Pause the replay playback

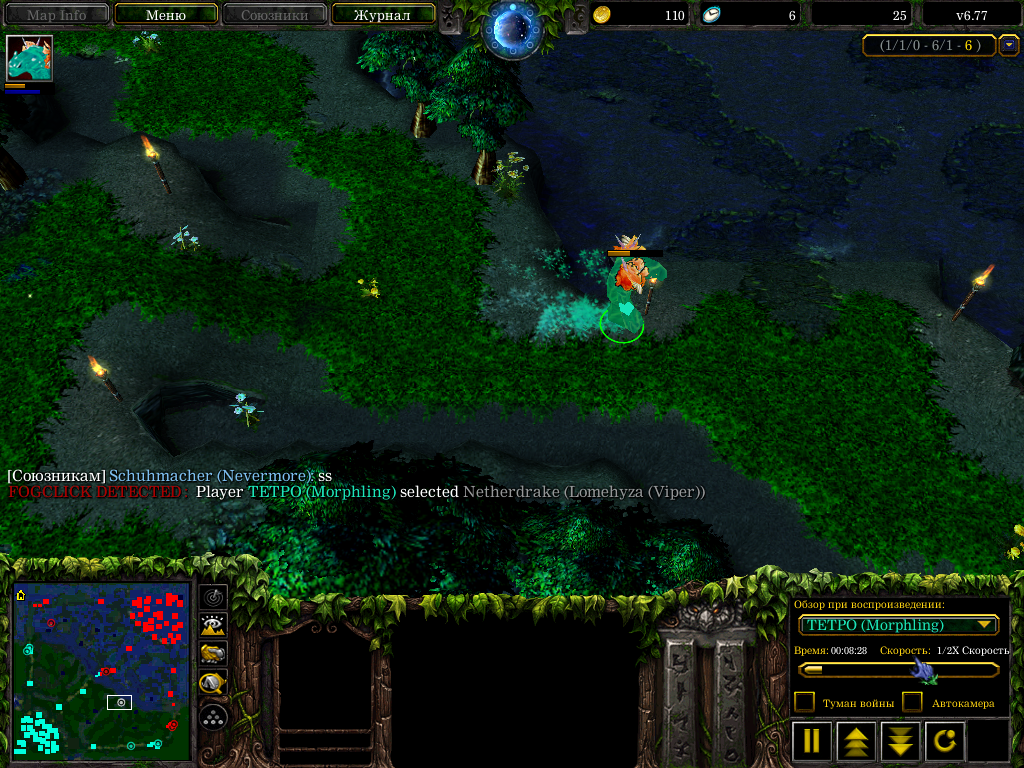[x=812, y=741]
